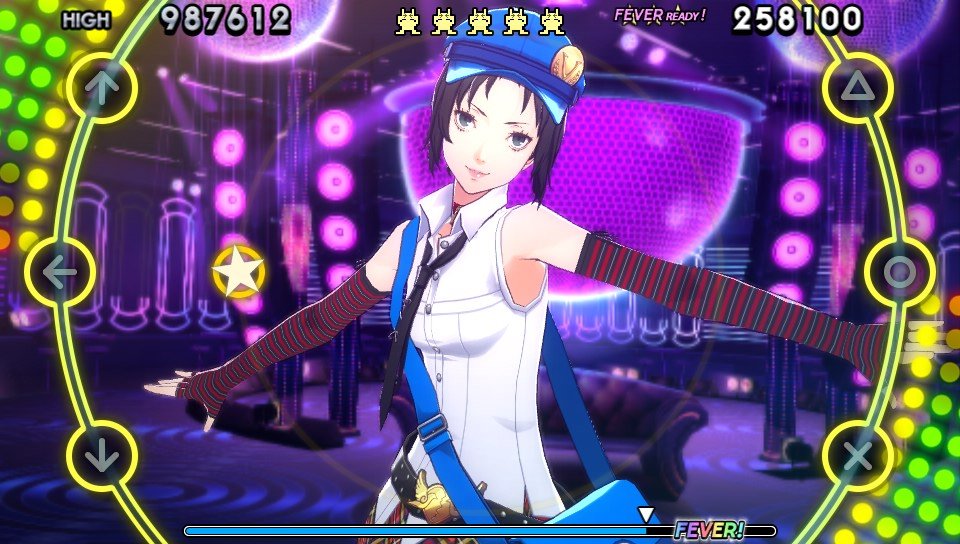
Task: Tap the triangle note target
Action: (x=858, y=87)
